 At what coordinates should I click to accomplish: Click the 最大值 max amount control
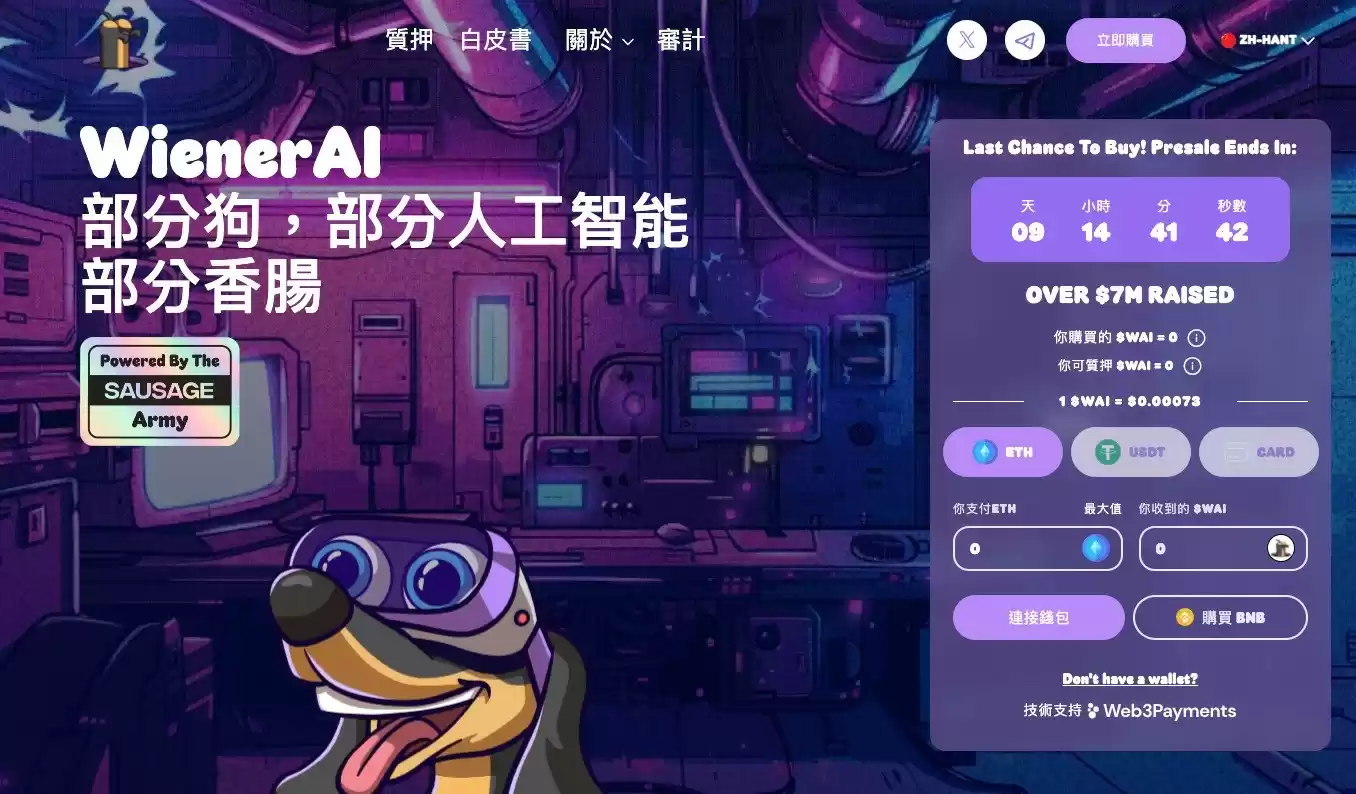[1101, 508]
